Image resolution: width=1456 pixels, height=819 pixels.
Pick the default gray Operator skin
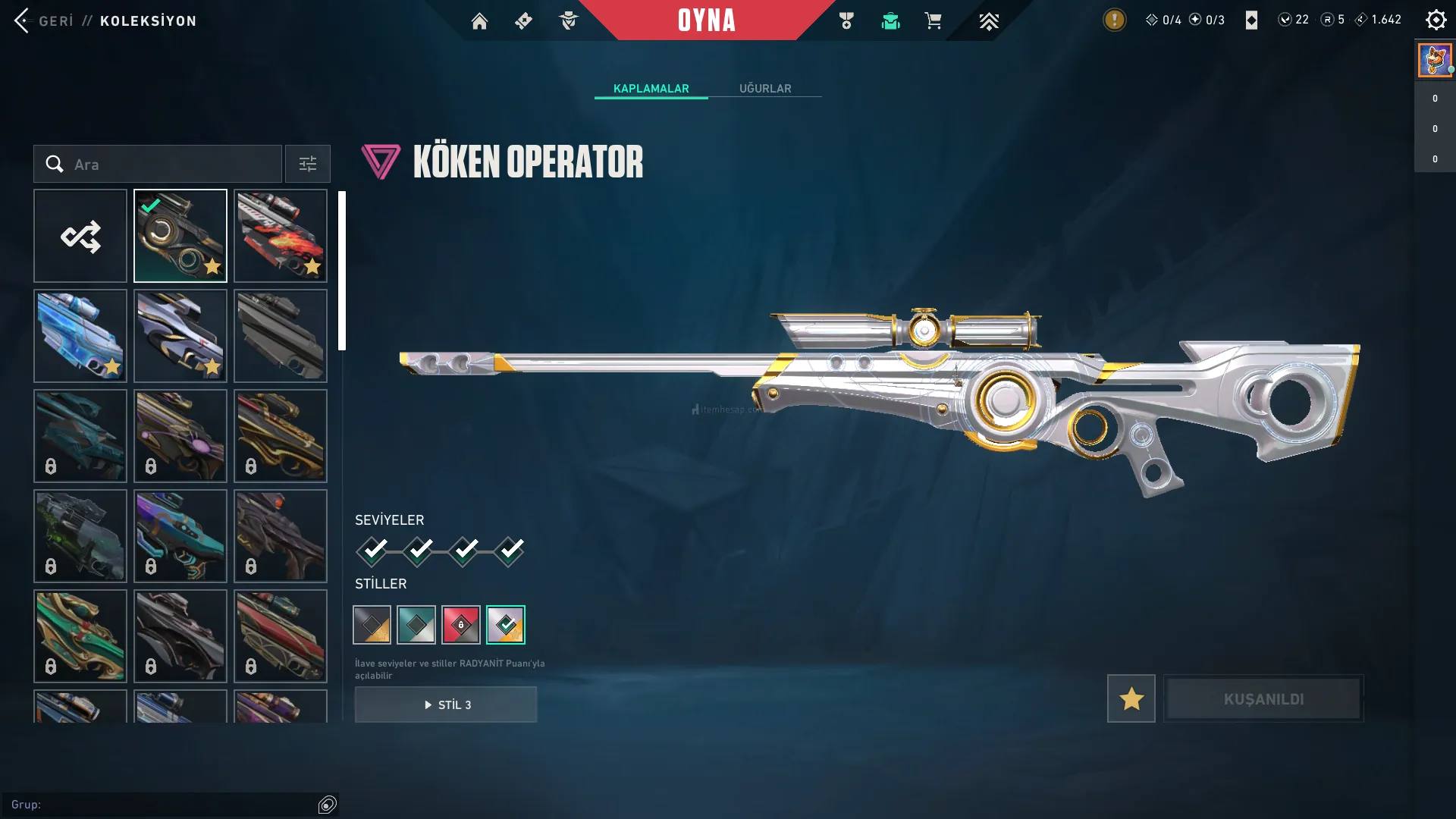(x=281, y=336)
